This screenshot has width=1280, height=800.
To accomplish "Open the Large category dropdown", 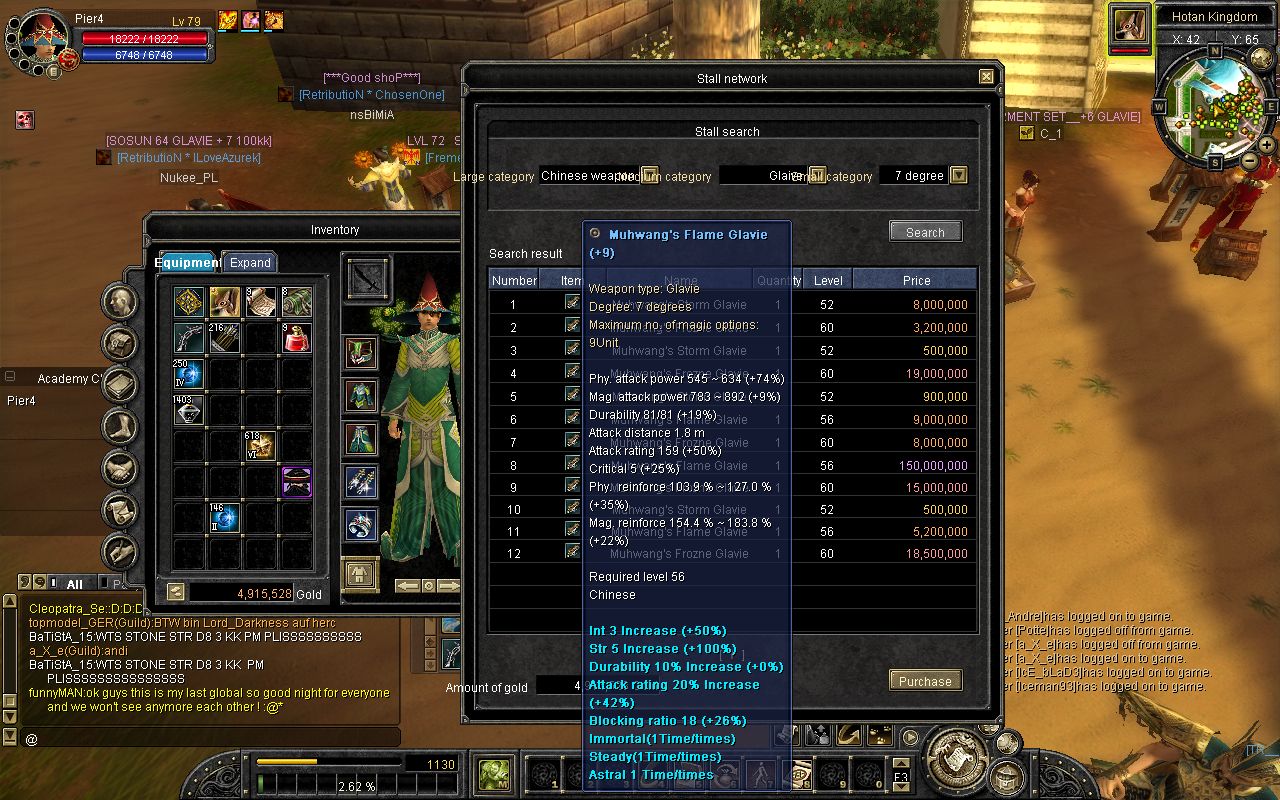I will 649,175.
